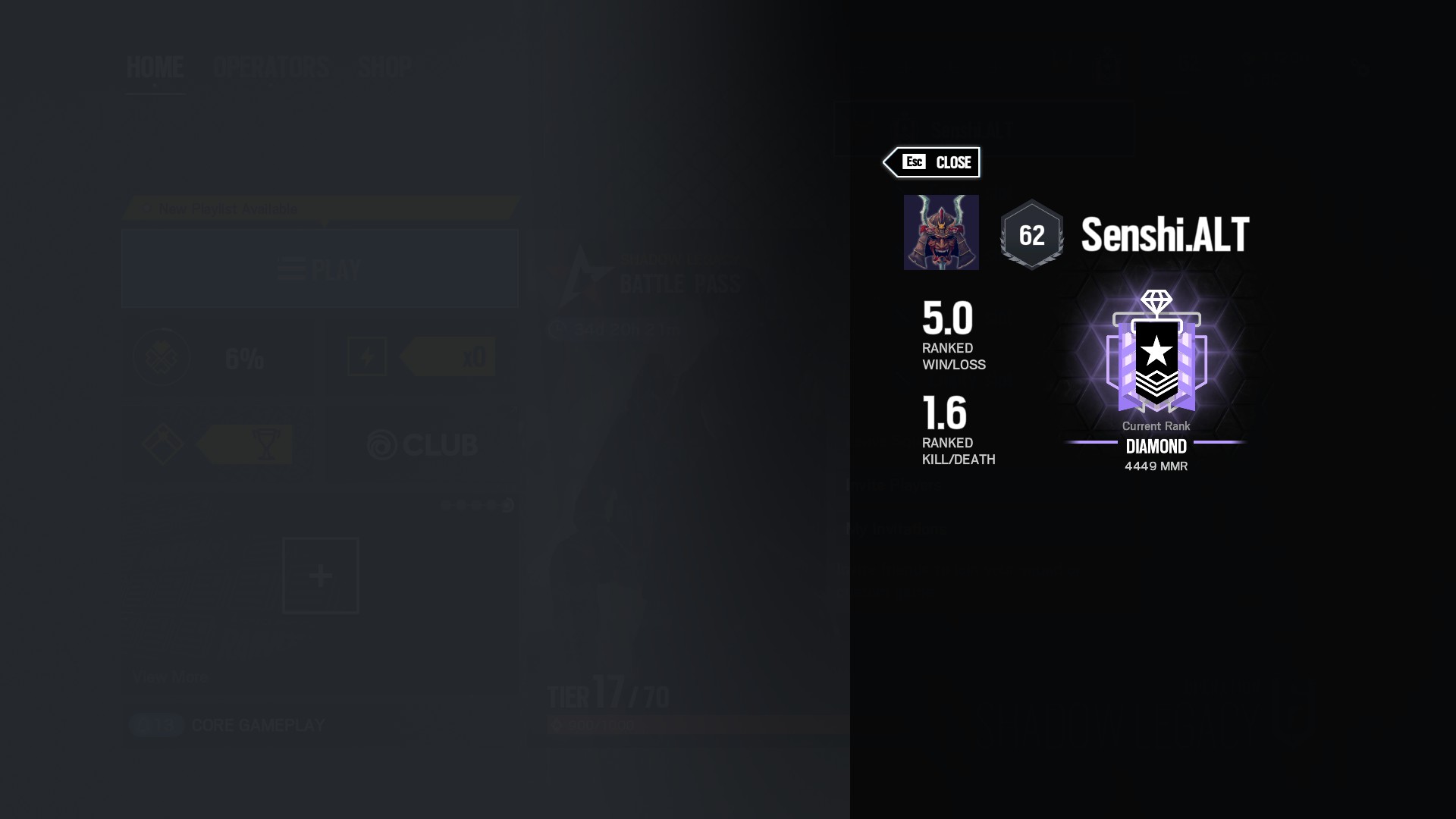Expand the My Invitations section
The height and width of the screenshot is (819, 1456).
(896, 529)
